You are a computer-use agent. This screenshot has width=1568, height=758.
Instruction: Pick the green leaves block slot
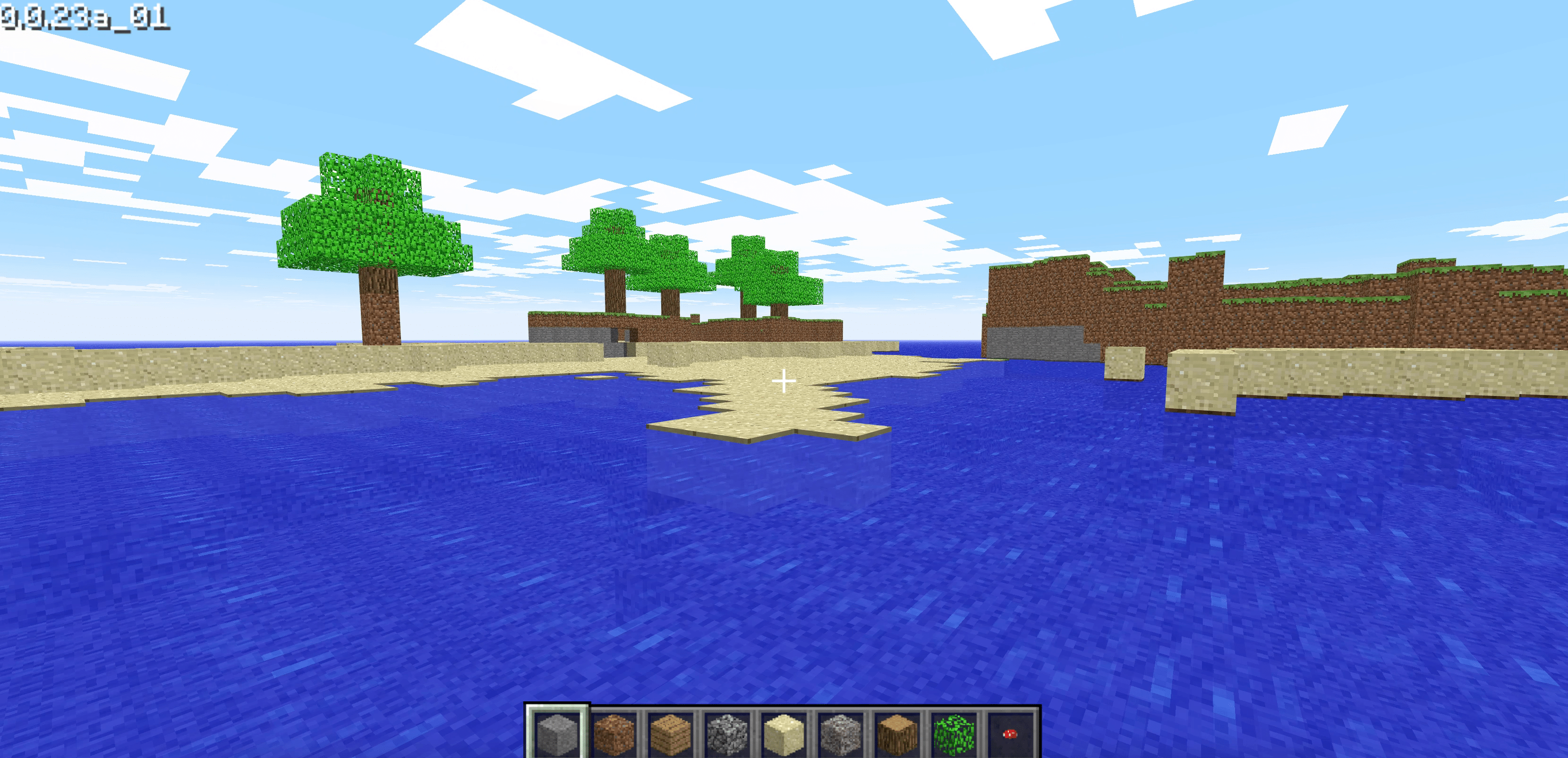(953, 733)
